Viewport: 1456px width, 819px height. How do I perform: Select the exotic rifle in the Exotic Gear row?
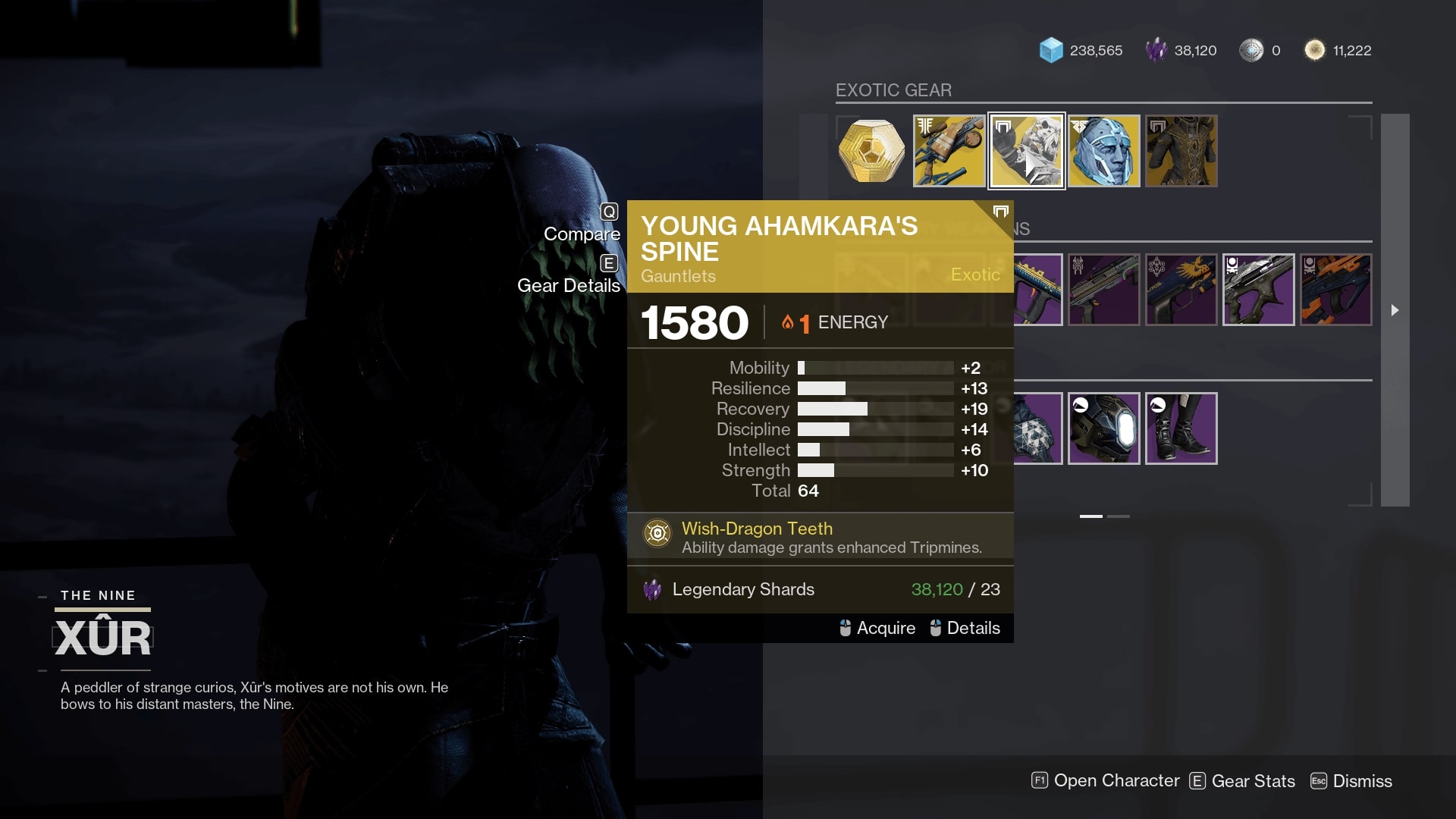click(x=949, y=151)
